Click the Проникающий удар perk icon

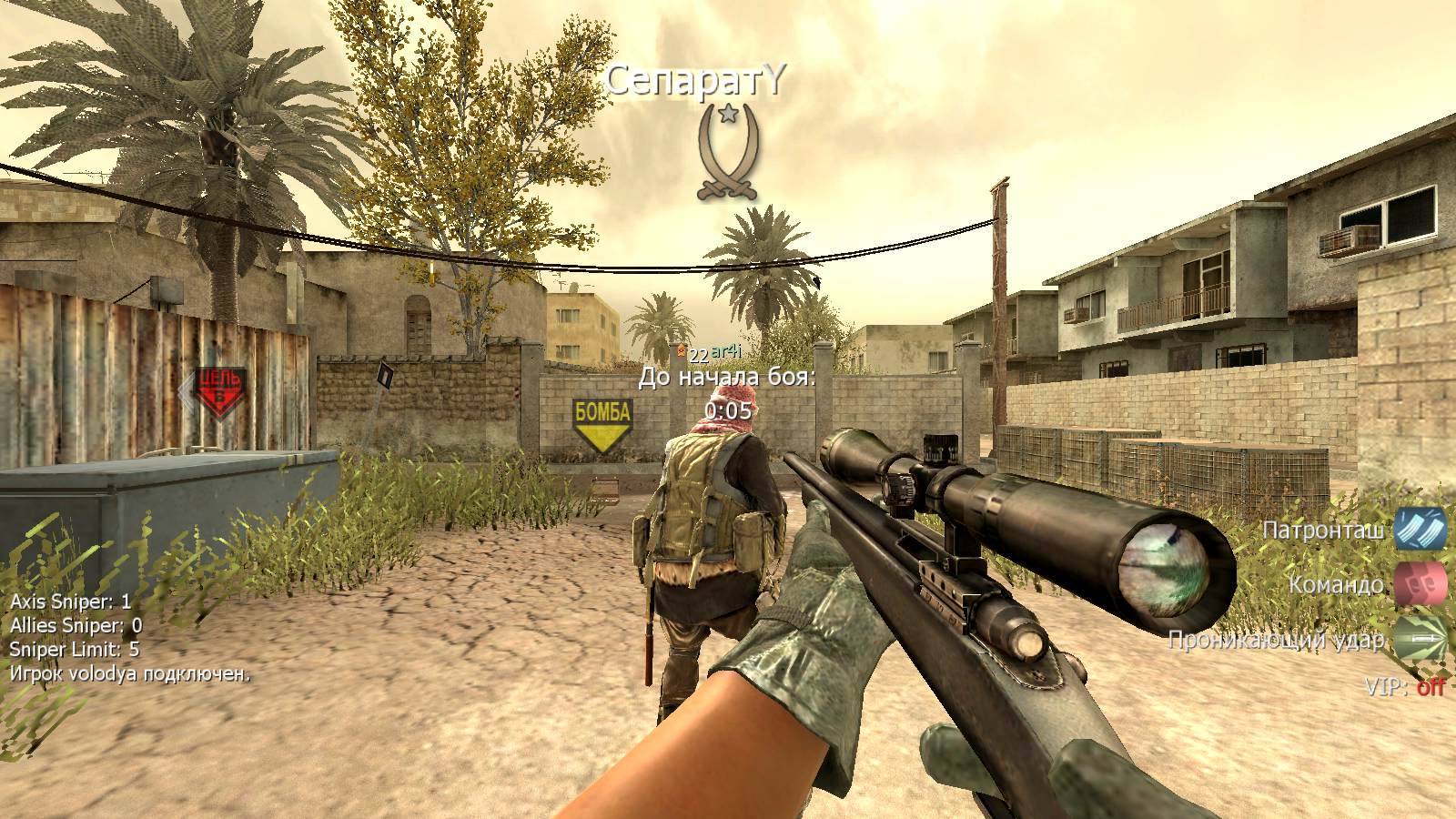tap(1421, 639)
